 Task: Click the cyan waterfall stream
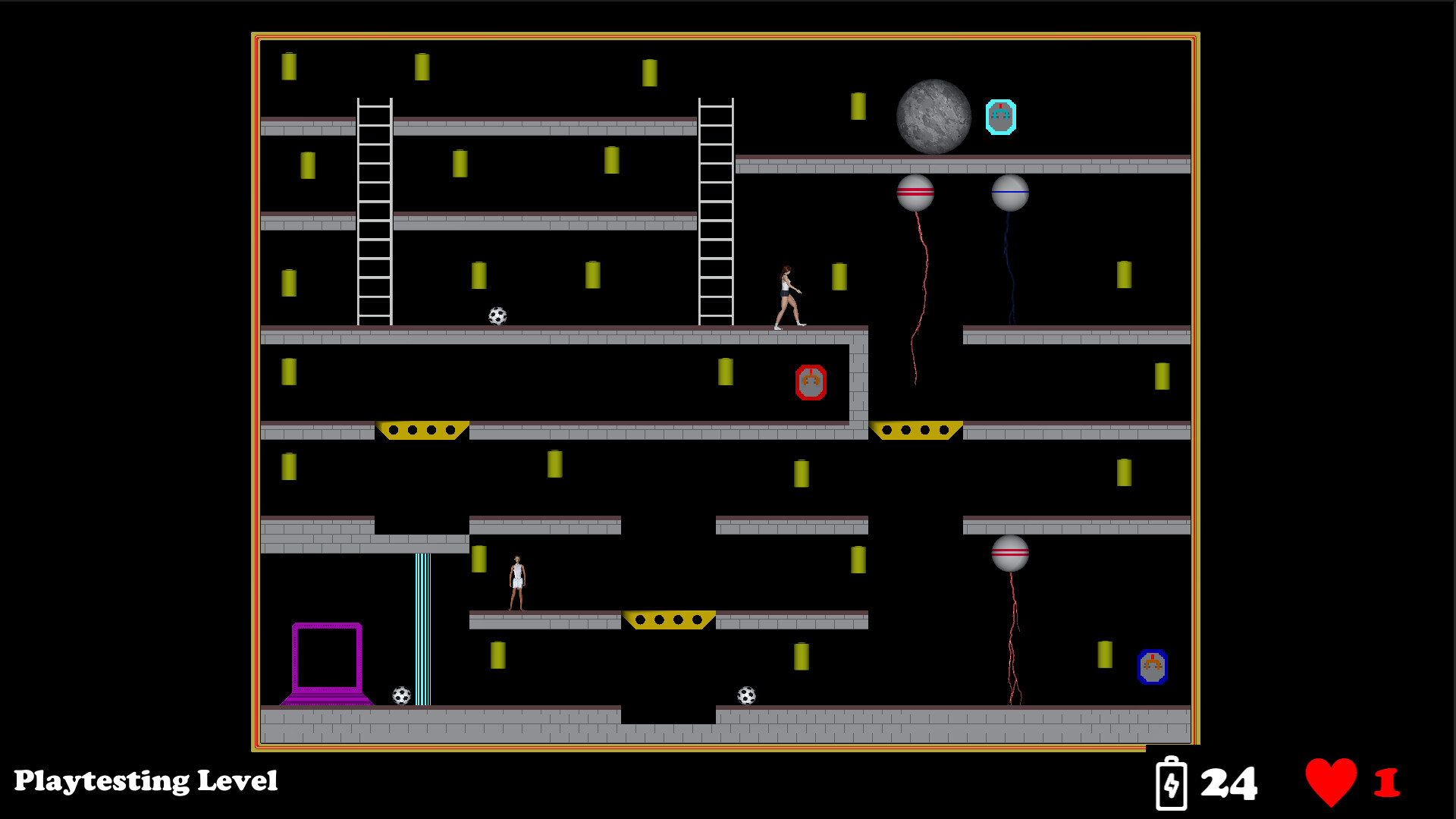(422, 629)
